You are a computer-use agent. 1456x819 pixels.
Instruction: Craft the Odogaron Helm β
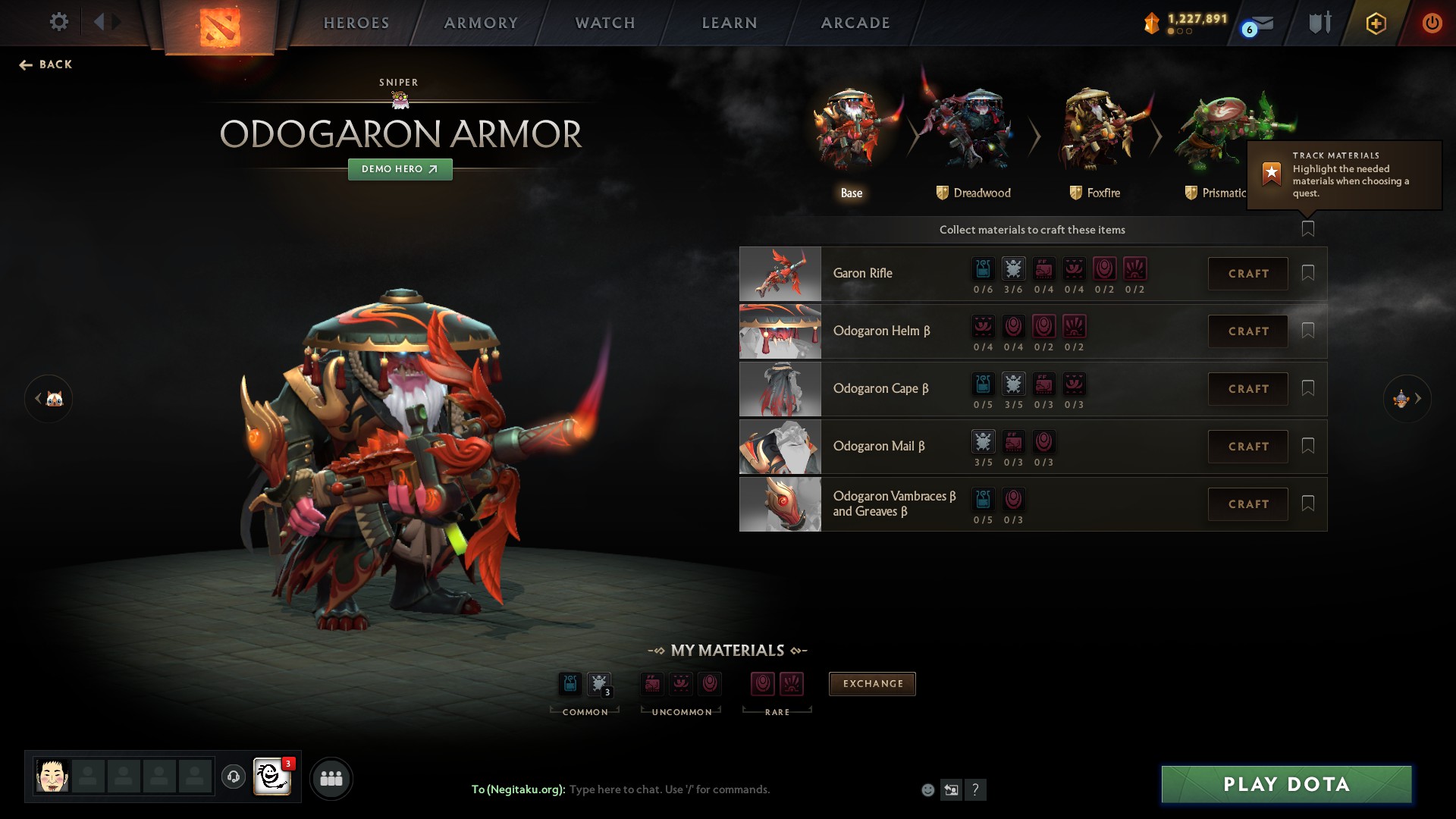[x=1247, y=331]
